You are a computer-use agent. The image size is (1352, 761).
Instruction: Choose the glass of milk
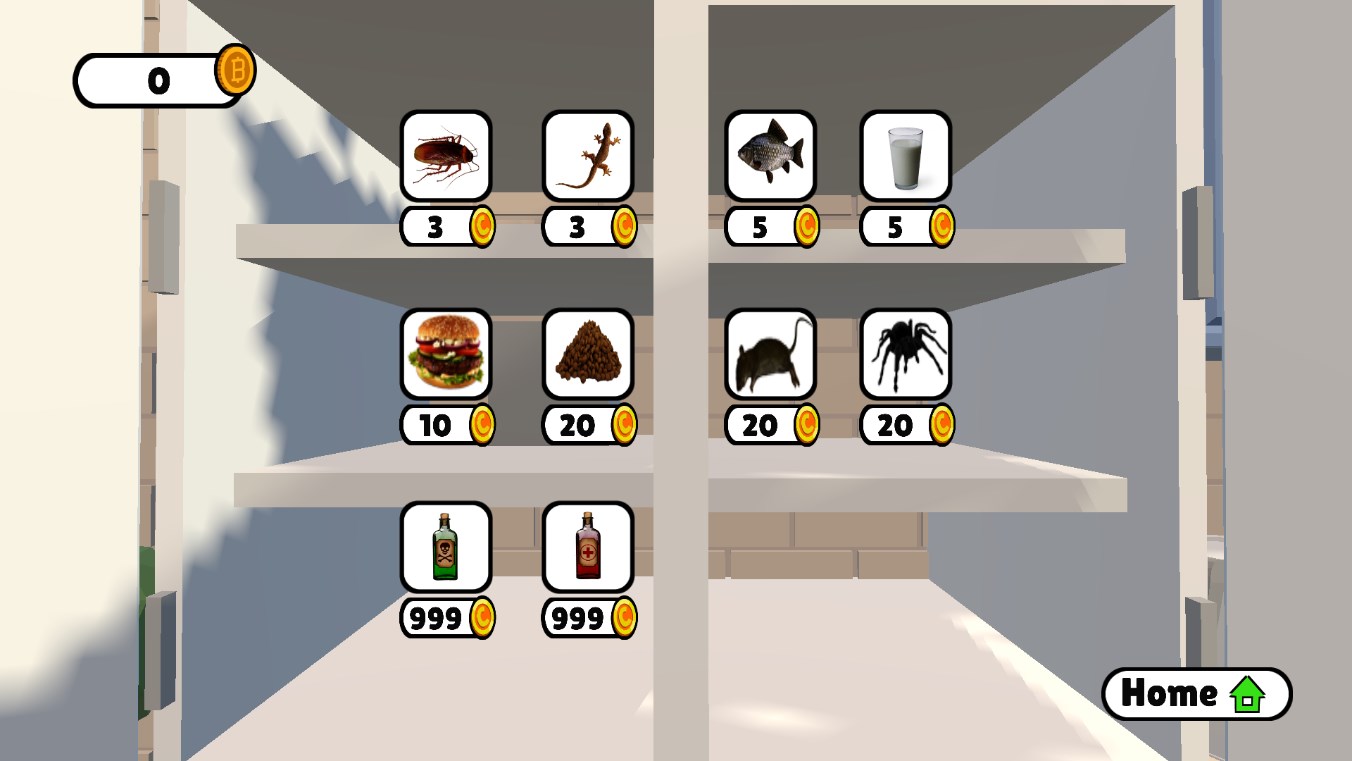[x=905, y=156]
